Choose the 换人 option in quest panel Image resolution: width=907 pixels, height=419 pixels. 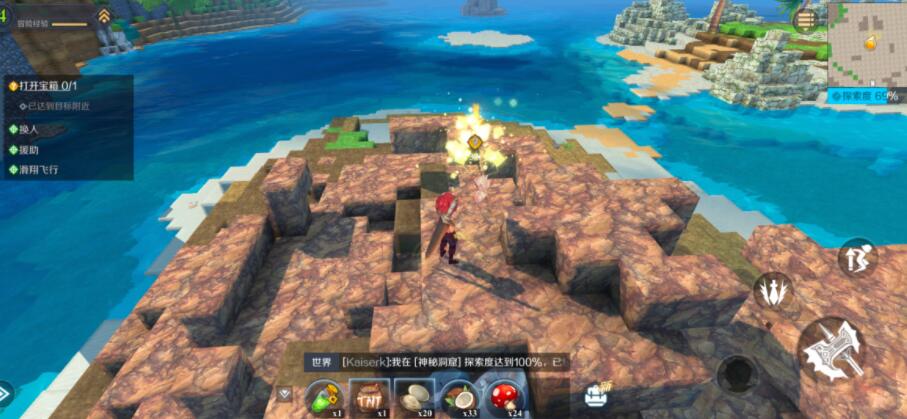click(32, 129)
